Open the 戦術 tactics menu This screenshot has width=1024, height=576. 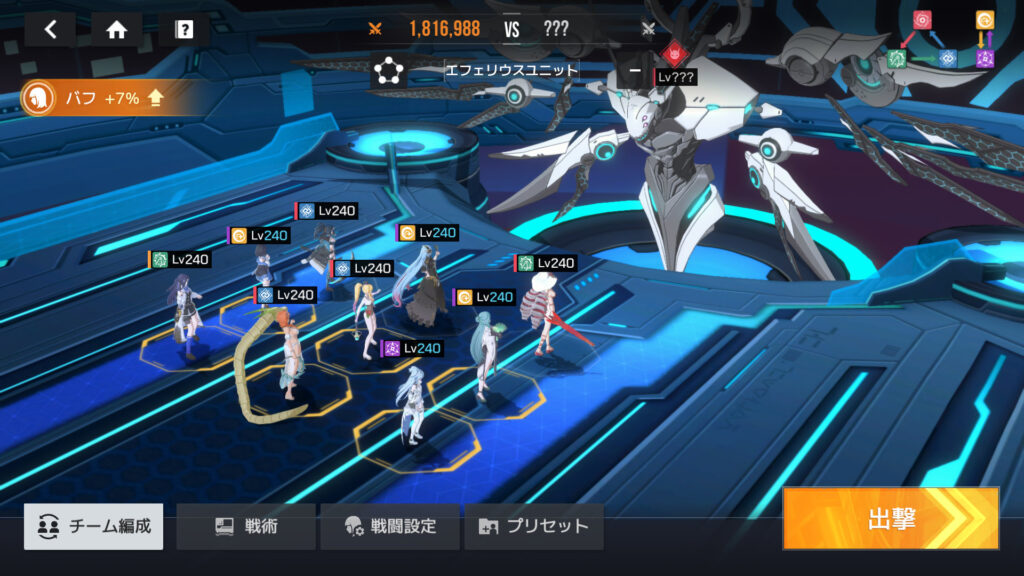click(246, 526)
